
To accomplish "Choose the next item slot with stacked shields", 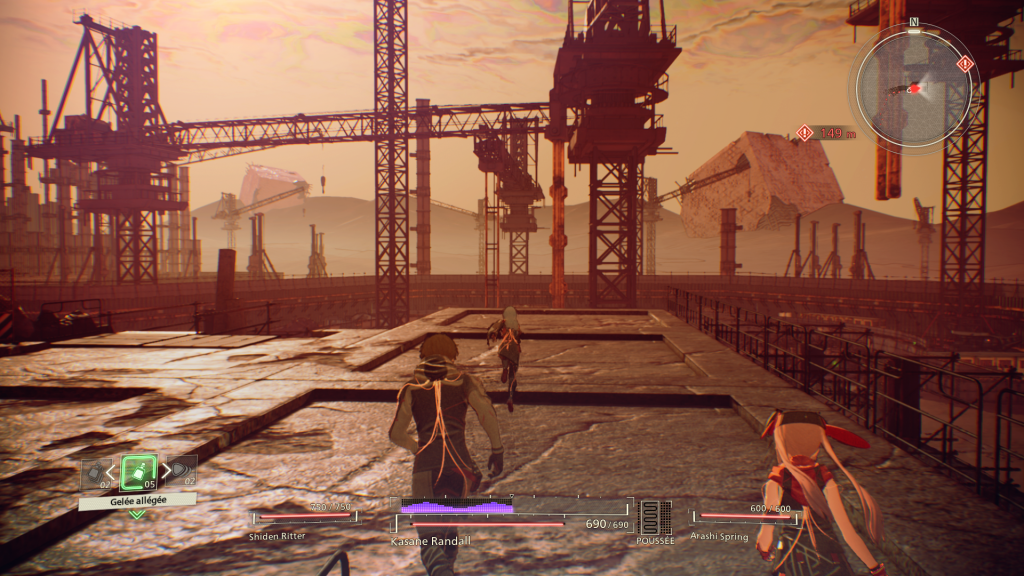I will click(182, 471).
